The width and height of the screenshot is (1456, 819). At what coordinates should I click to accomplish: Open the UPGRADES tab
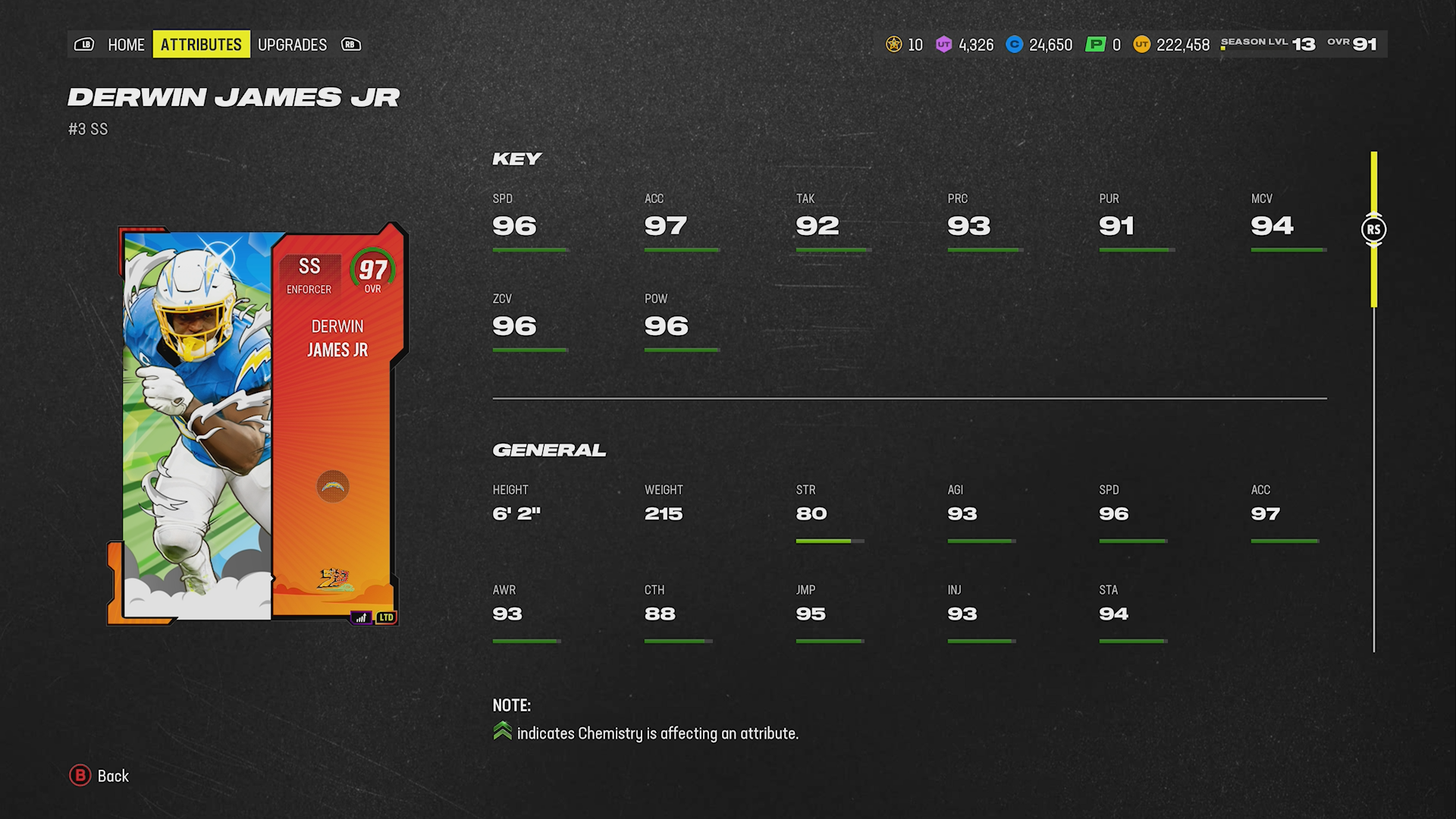pyautogui.click(x=293, y=45)
